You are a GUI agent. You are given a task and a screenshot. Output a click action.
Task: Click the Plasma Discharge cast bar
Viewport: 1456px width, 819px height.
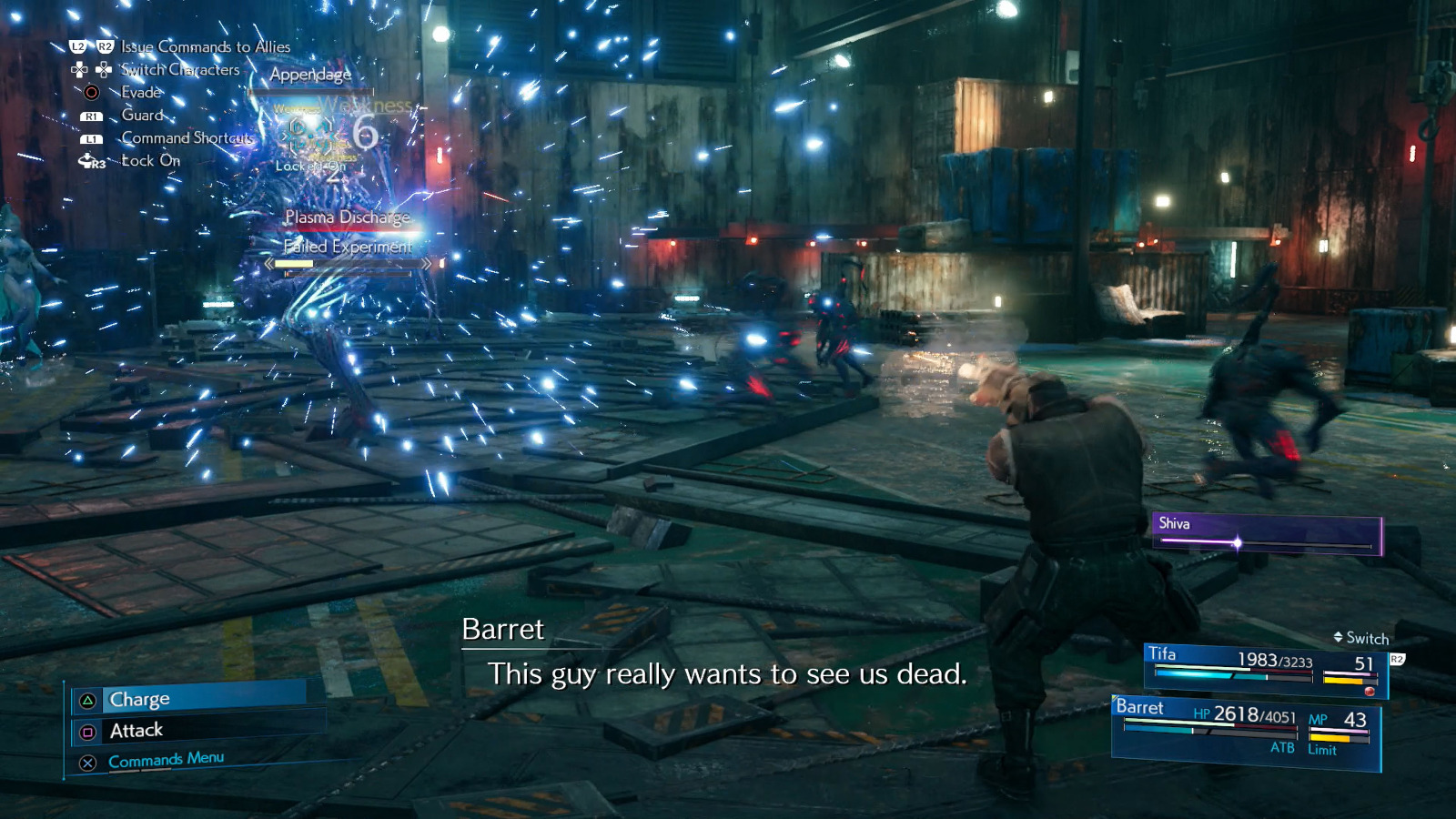pyautogui.click(x=349, y=219)
